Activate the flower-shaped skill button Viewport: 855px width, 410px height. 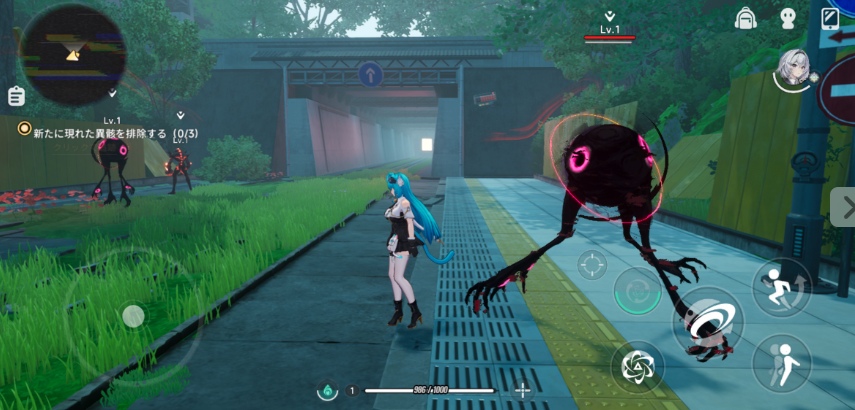636,367
